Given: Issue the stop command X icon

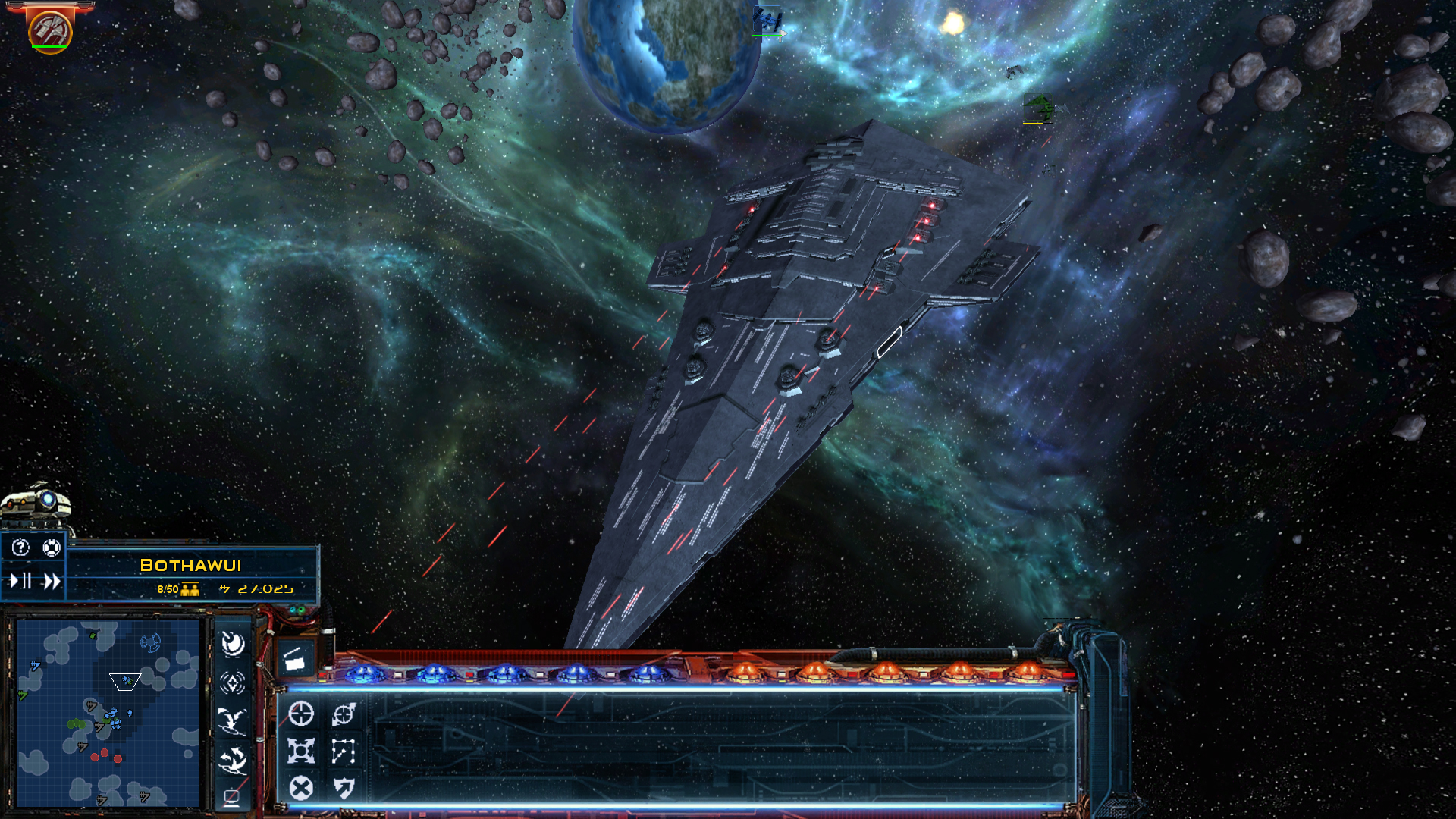Looking at the screenshot, I should click(300, 787).
